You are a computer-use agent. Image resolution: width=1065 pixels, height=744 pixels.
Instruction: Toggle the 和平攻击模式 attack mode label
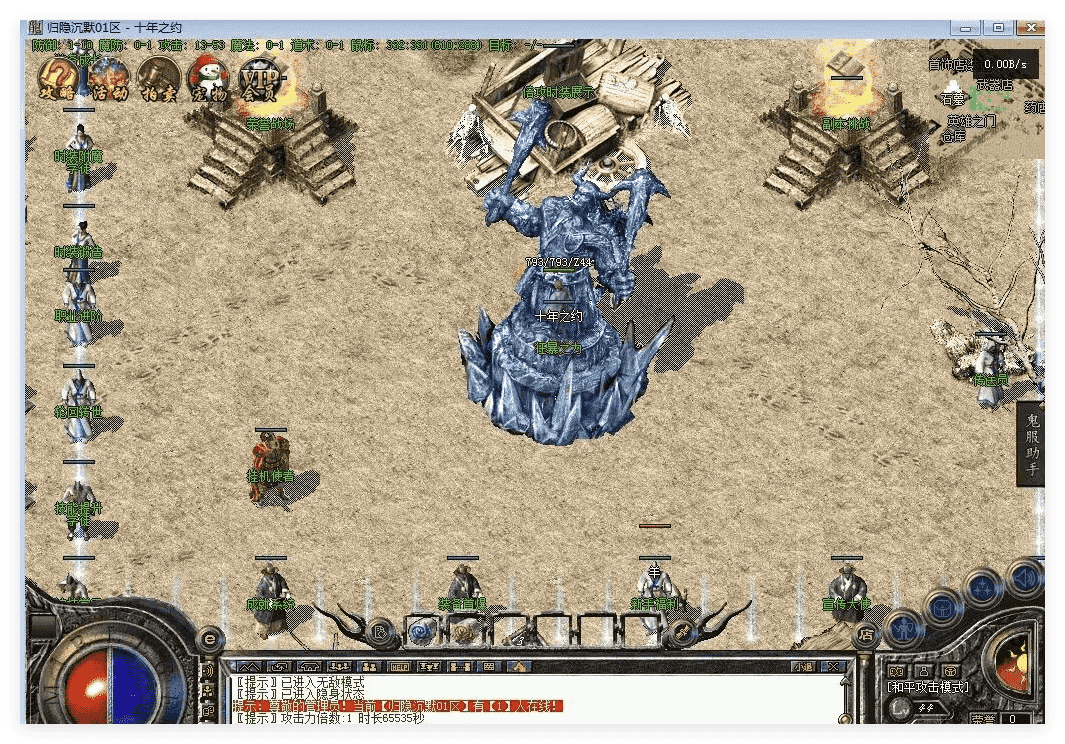tap(928, 687)
